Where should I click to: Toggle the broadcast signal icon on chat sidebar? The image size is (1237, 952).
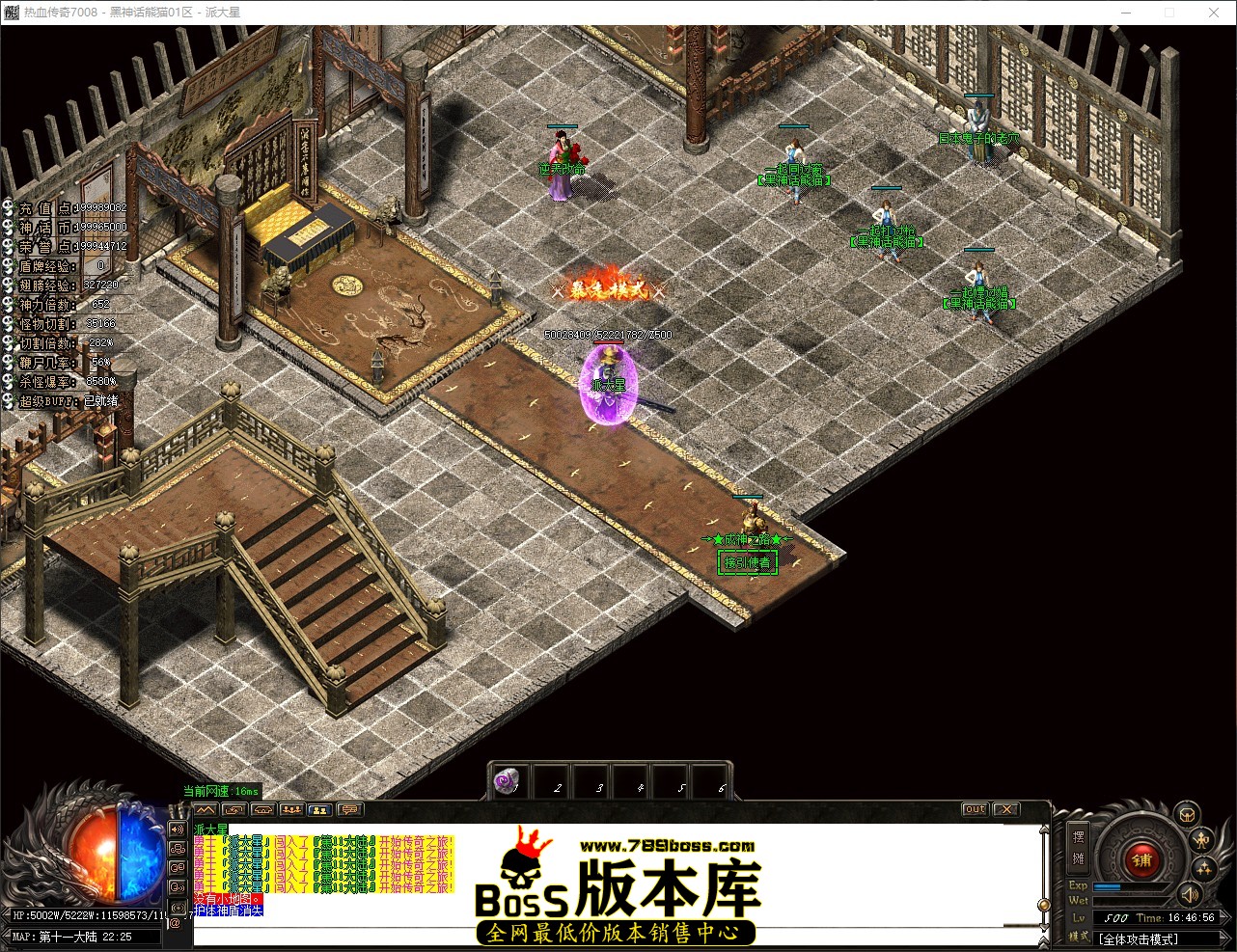[179, 908]
